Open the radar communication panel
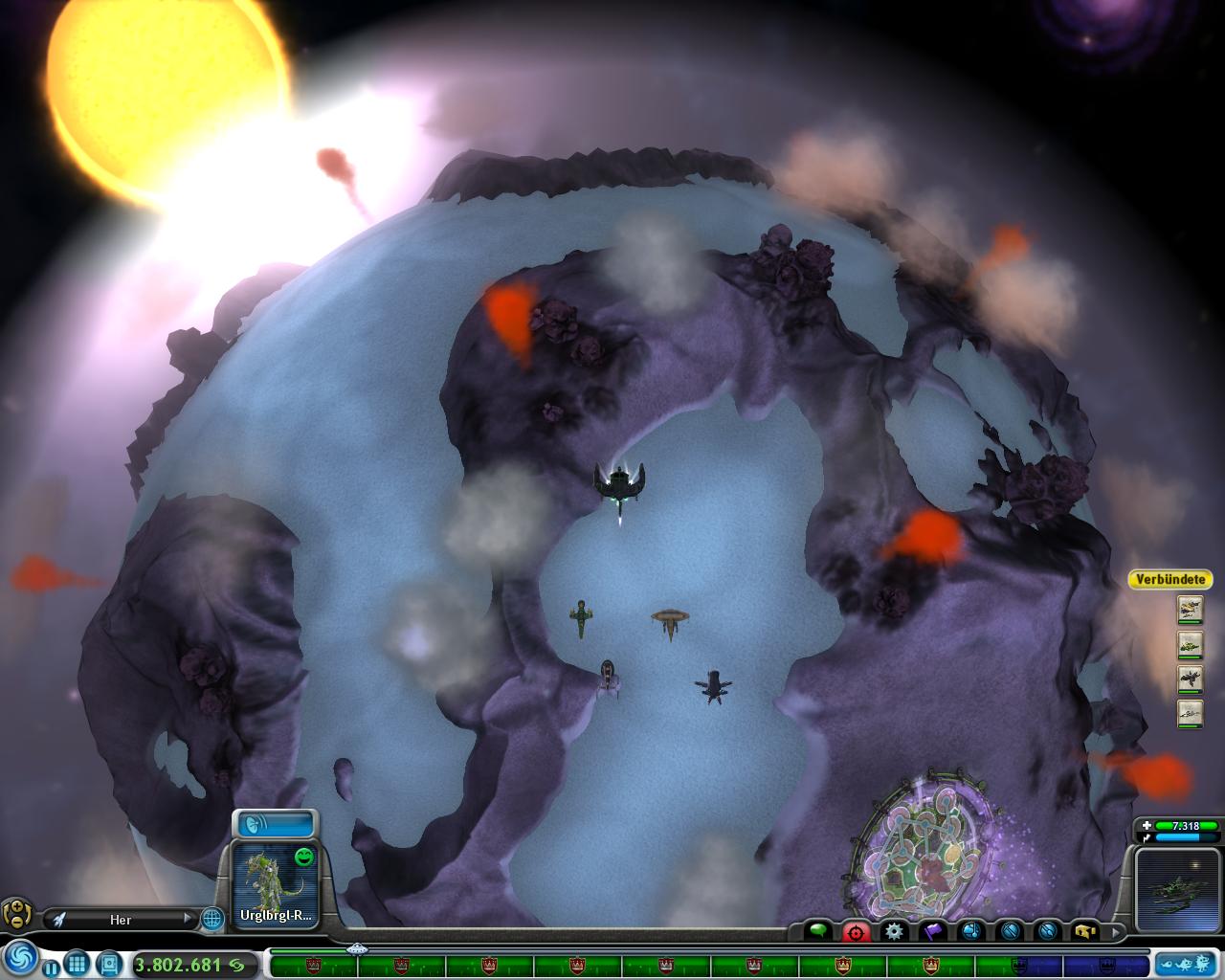Viewport: 1225px width, 980px height. (x=275, y=824)
